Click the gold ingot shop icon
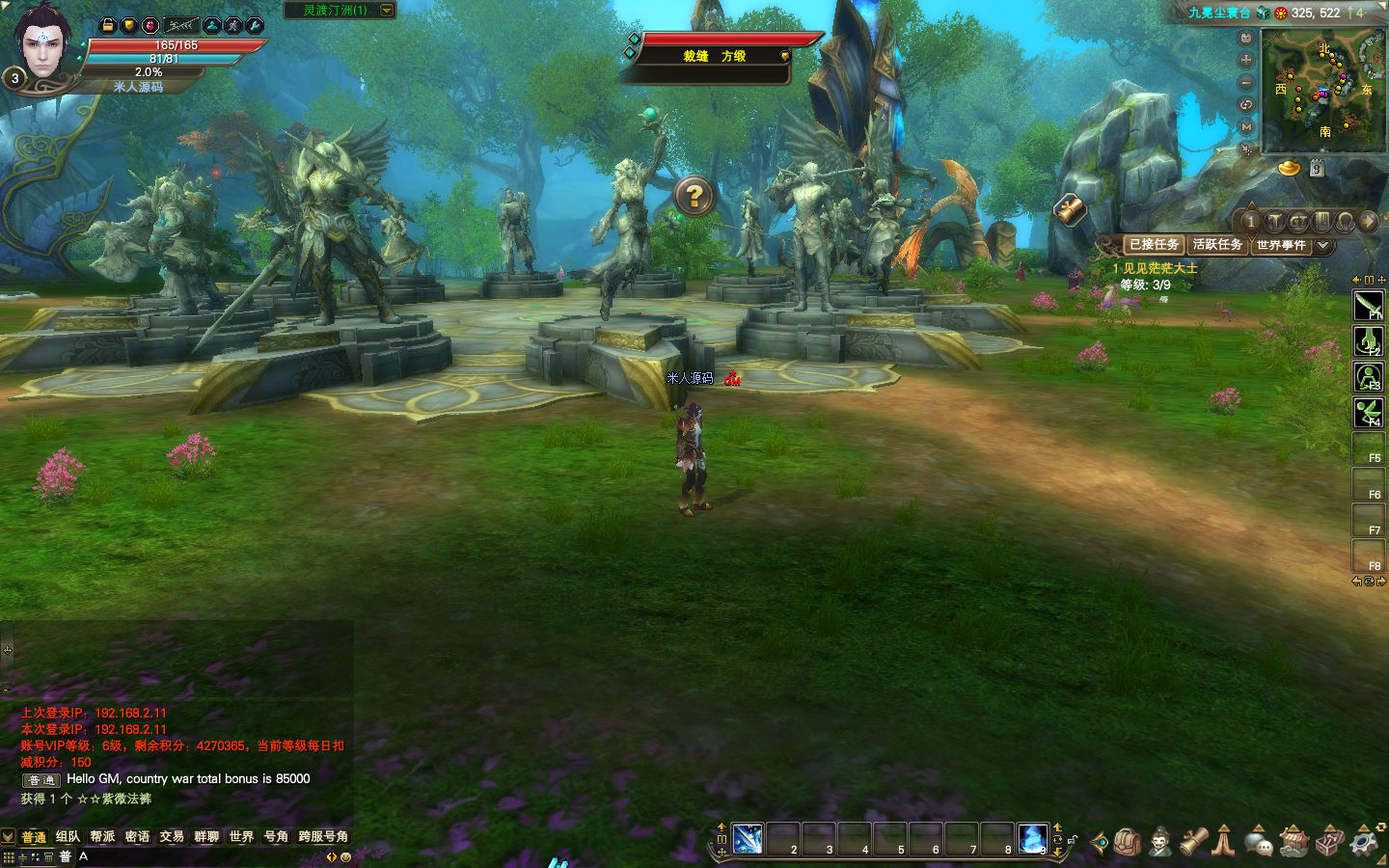The width and height of the screenshot is (1389, 868). 1290,169
